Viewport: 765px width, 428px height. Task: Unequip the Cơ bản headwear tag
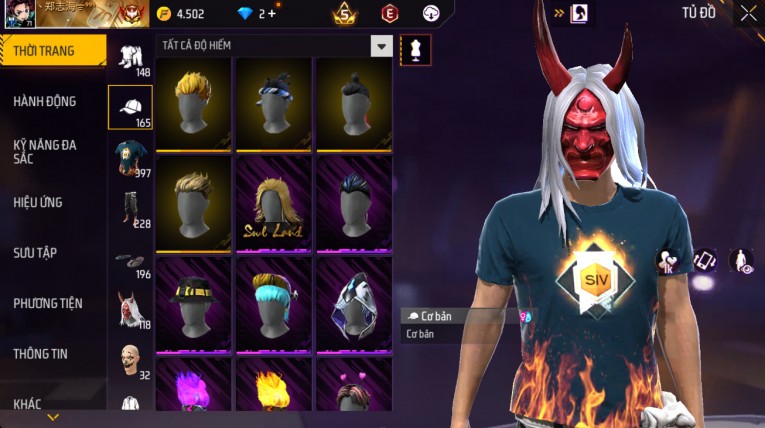coord(461,316)
